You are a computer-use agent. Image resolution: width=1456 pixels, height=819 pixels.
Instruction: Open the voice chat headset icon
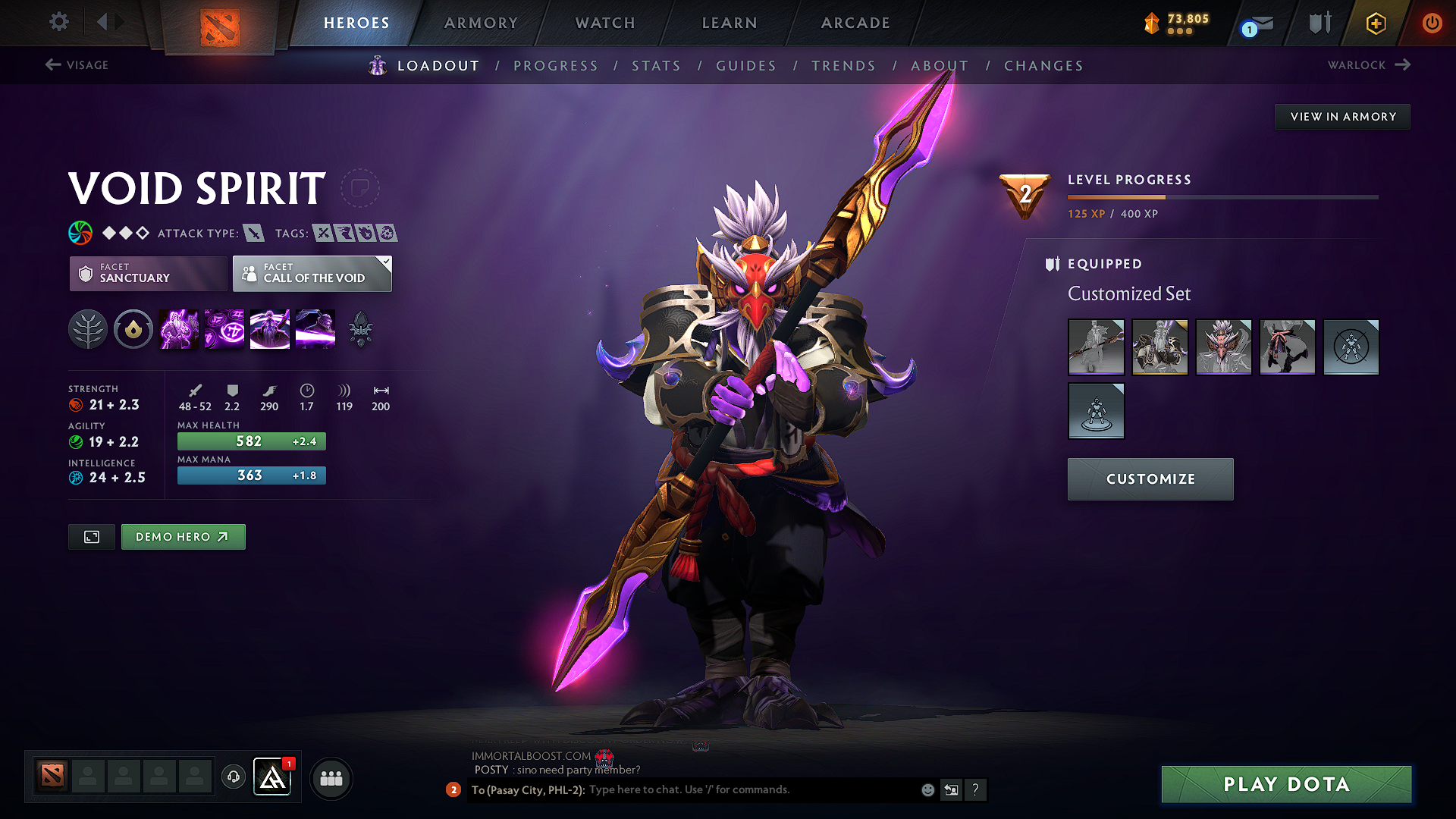point(233,778)
